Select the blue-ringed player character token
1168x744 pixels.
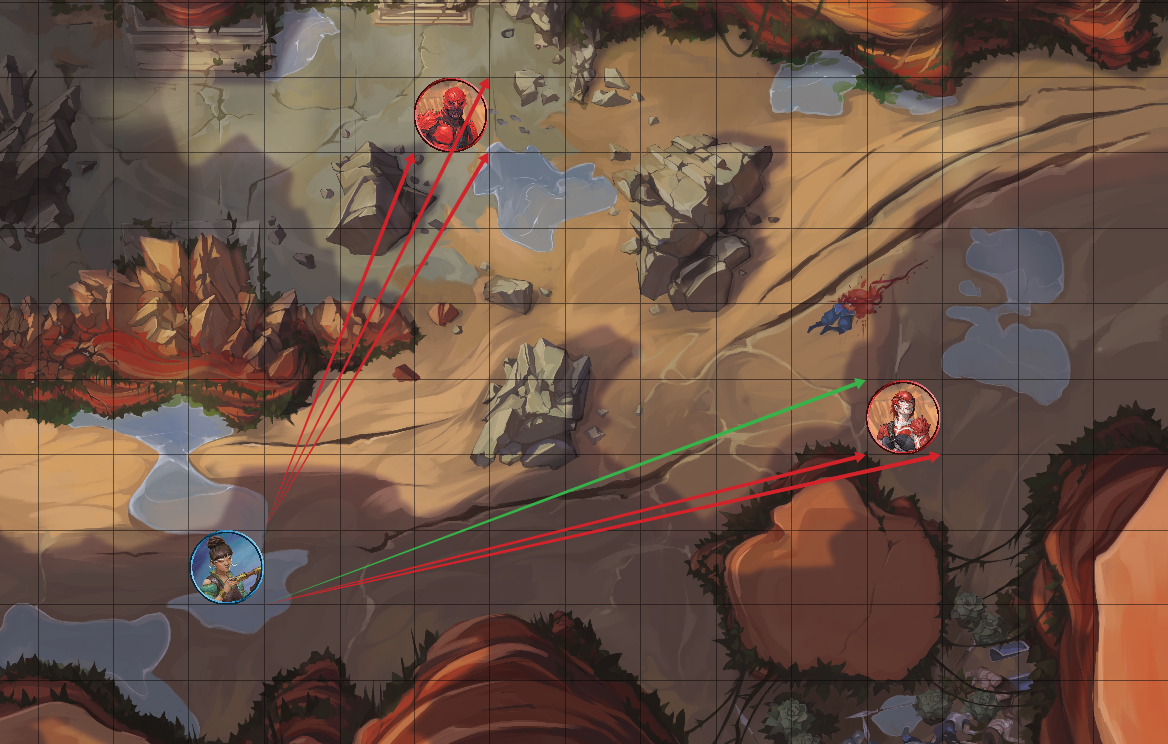(x=227, y=567)
